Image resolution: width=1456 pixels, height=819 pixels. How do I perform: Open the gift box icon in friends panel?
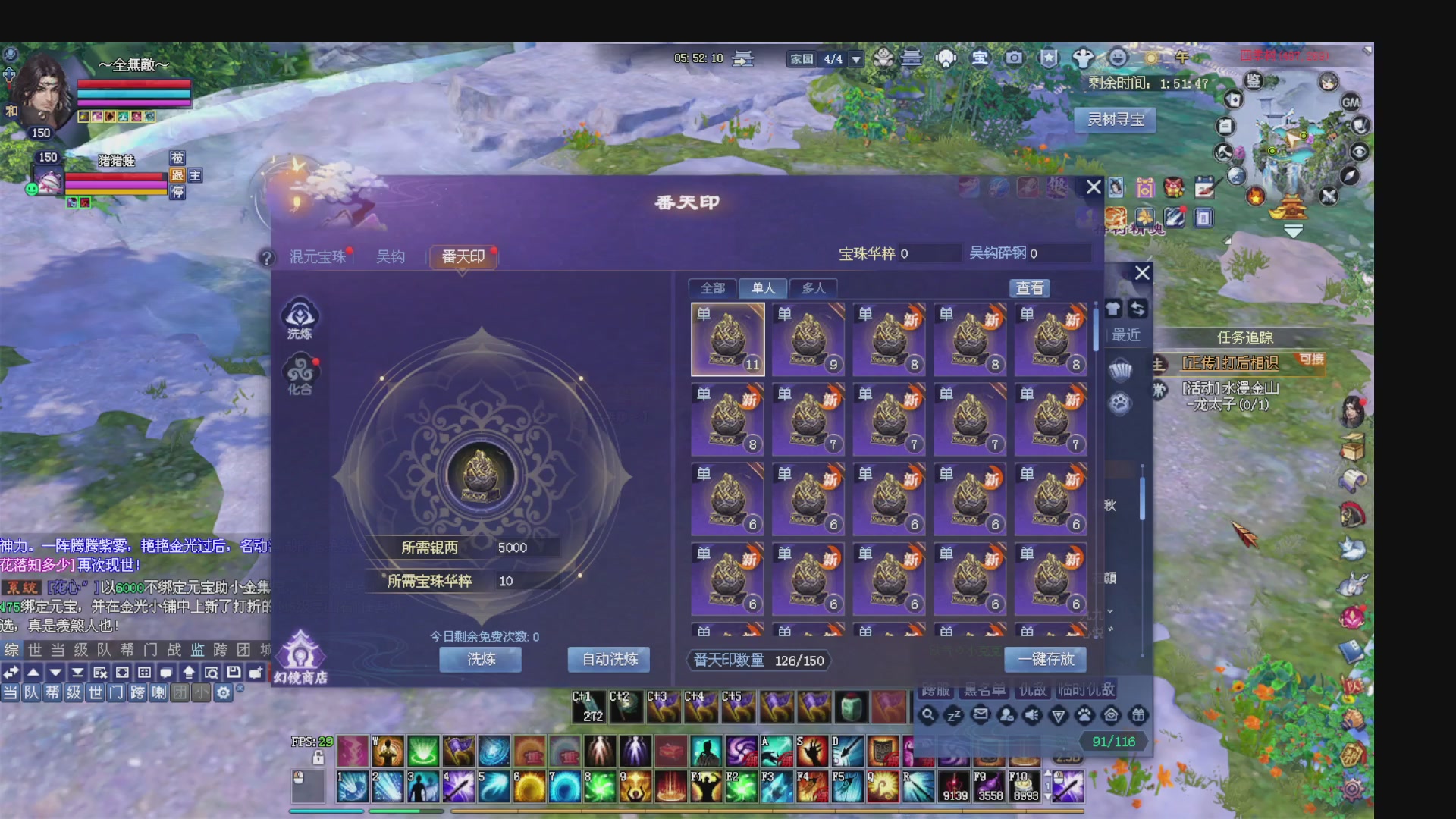click(1137, 715)
